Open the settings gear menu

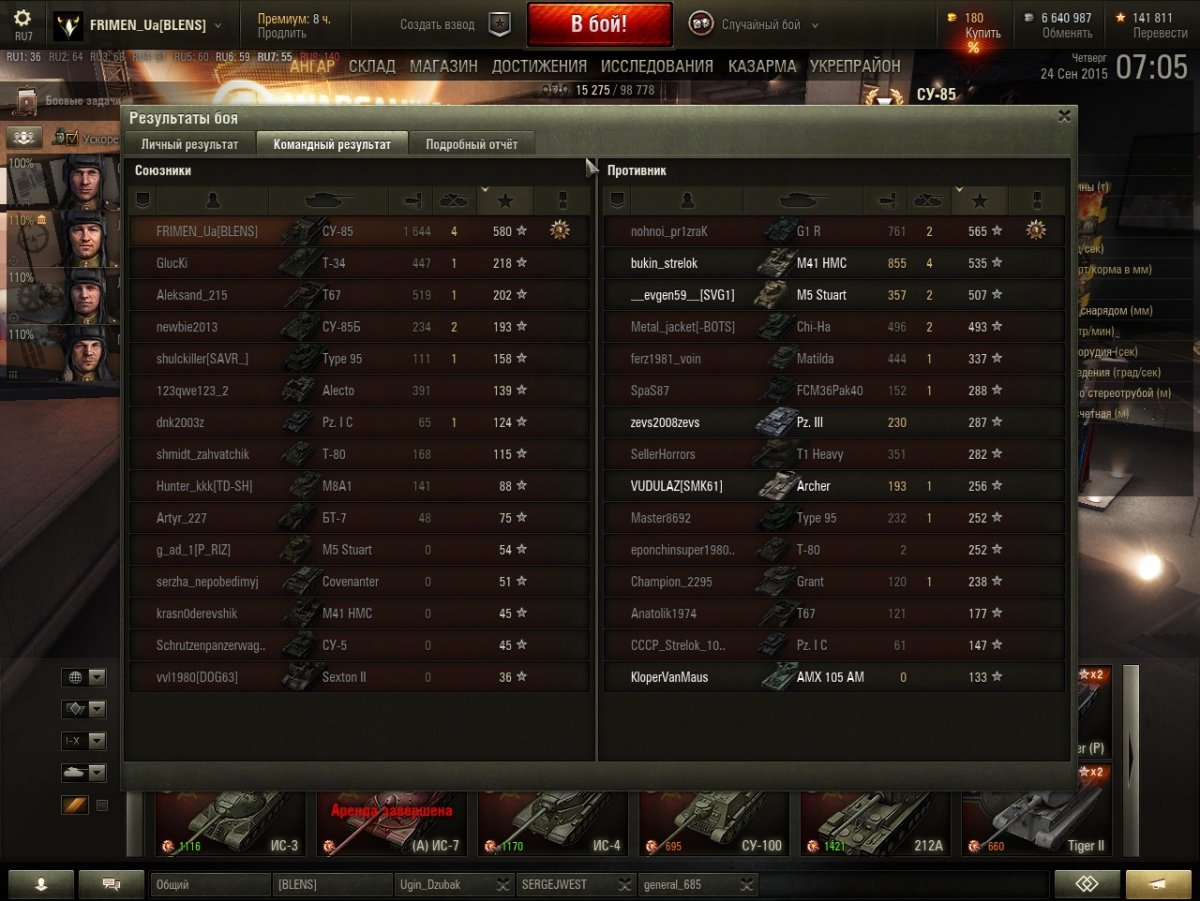(x=22, y=18)
